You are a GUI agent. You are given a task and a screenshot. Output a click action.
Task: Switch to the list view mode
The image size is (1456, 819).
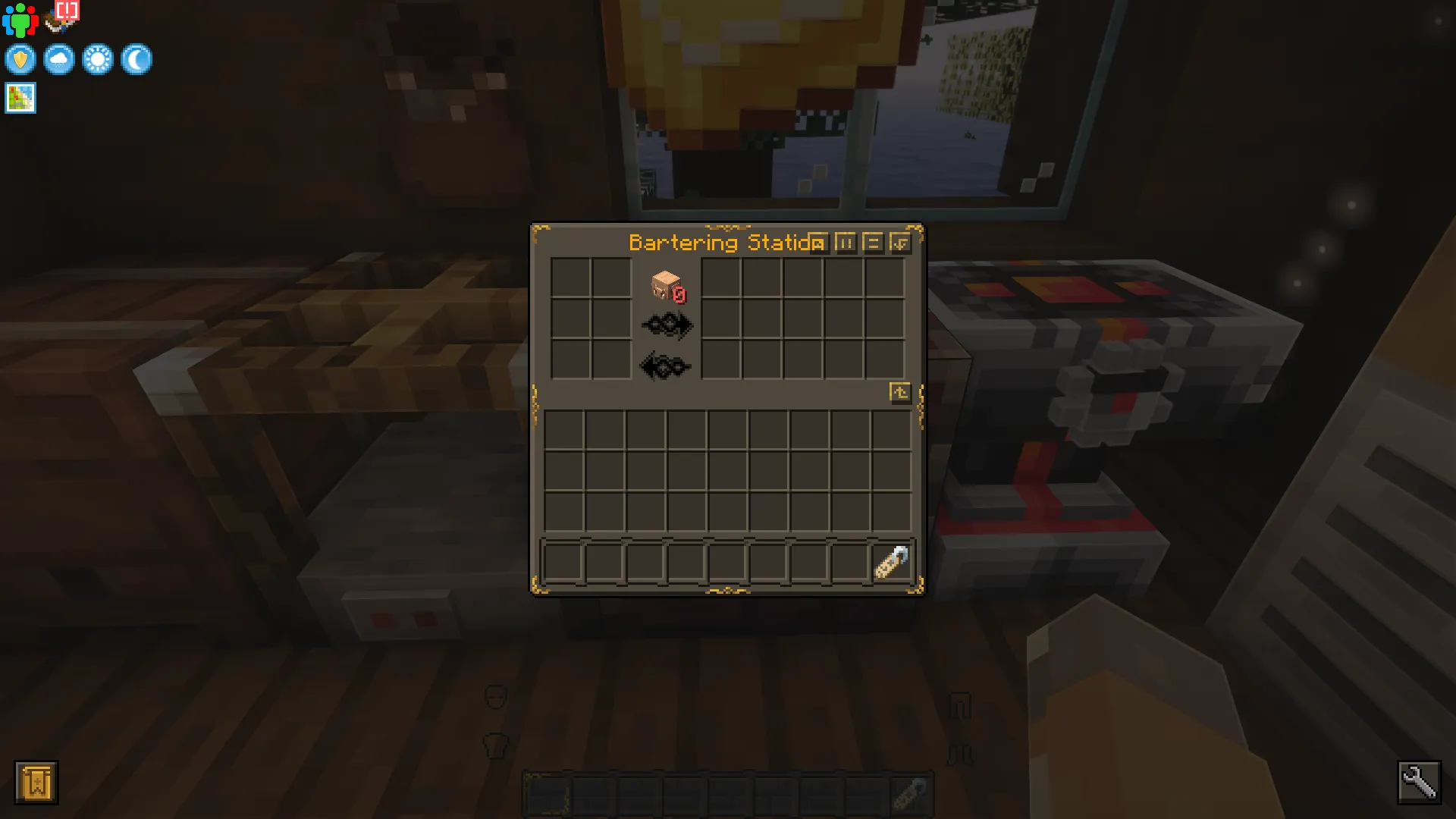coord(873,243)
